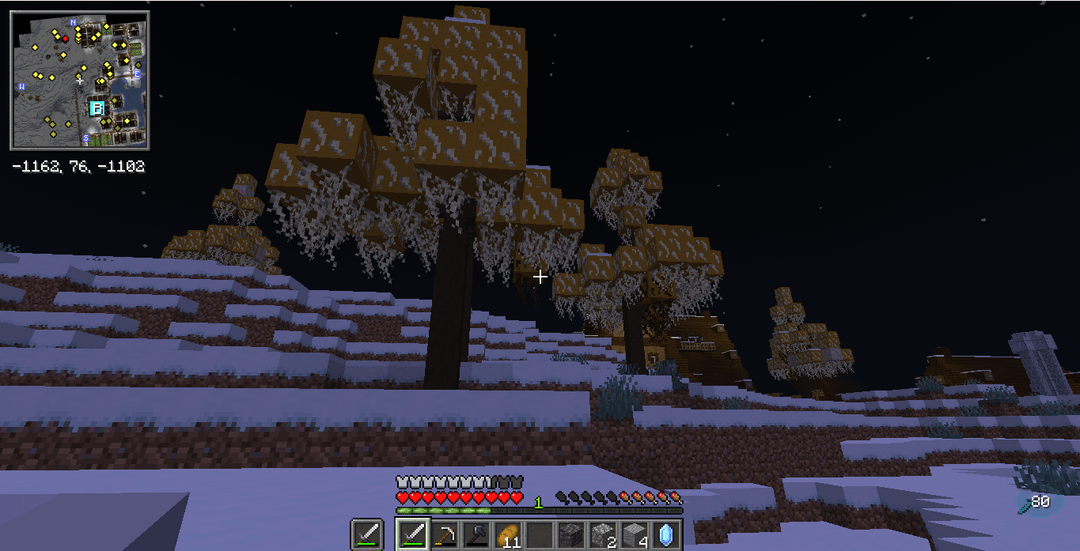The image size is (1080, 551).
Task: Click the minimap in the corner
Action: tap(79, 80)
